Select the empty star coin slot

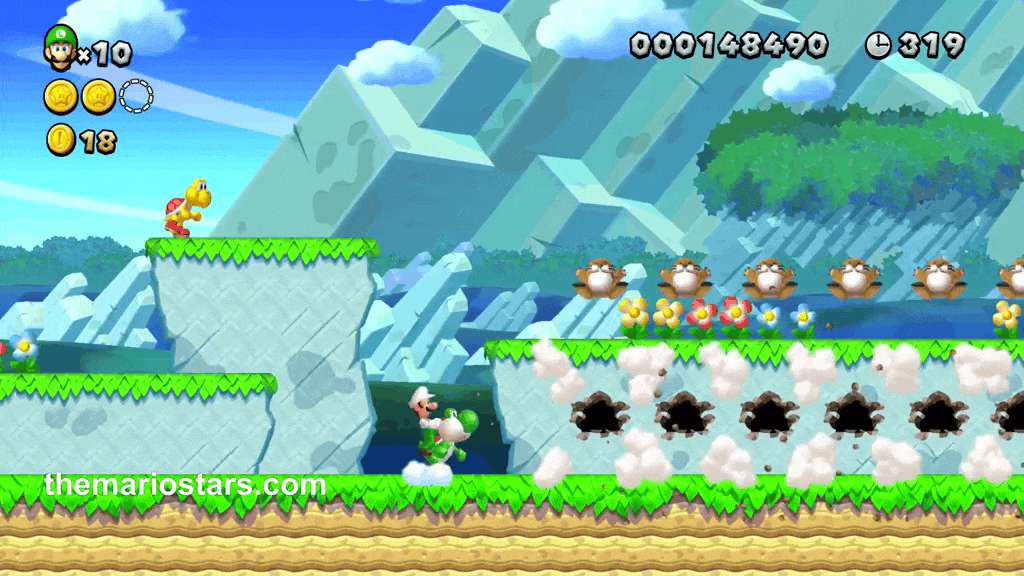[136, 97]
